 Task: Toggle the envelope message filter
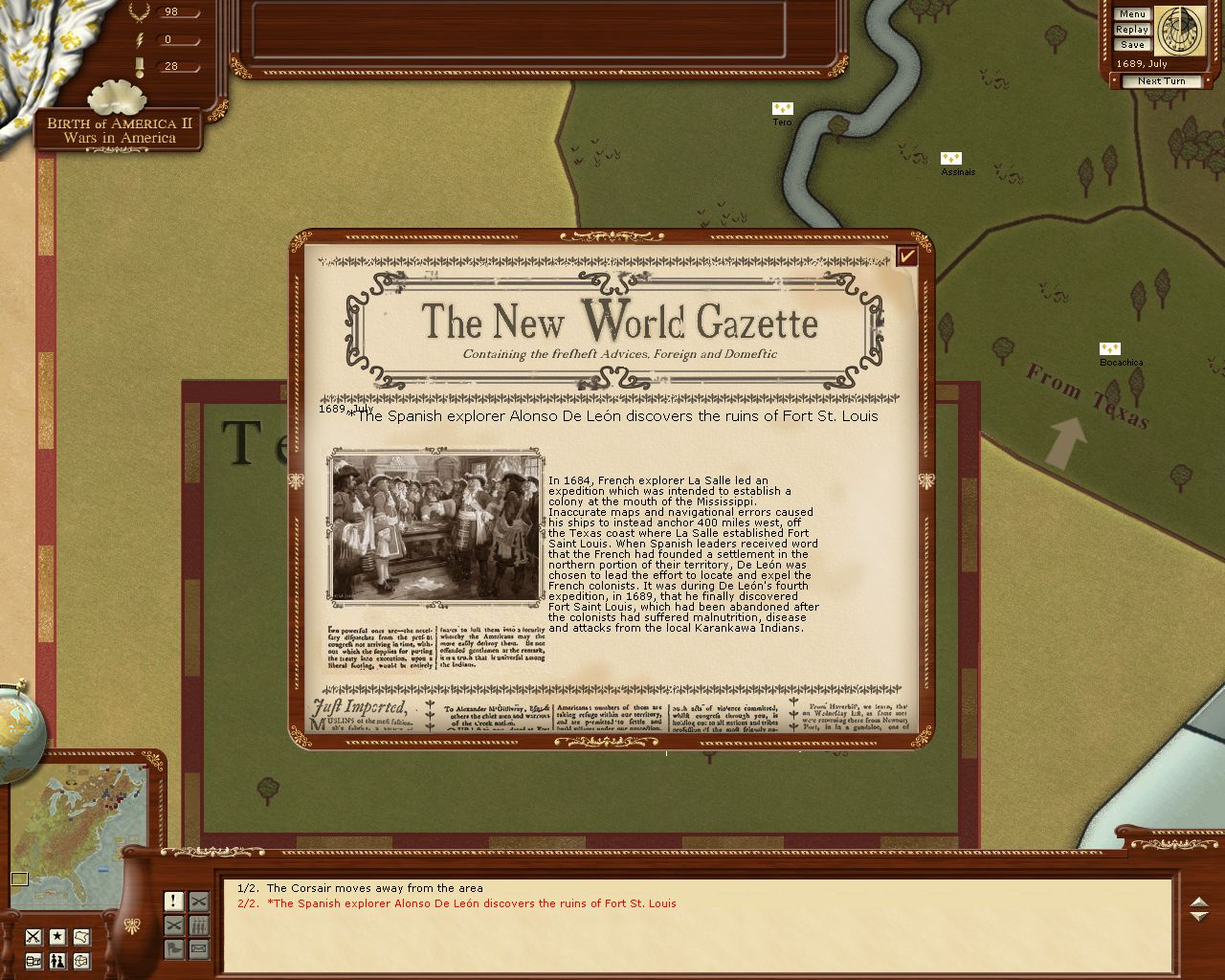coord(198,948)
